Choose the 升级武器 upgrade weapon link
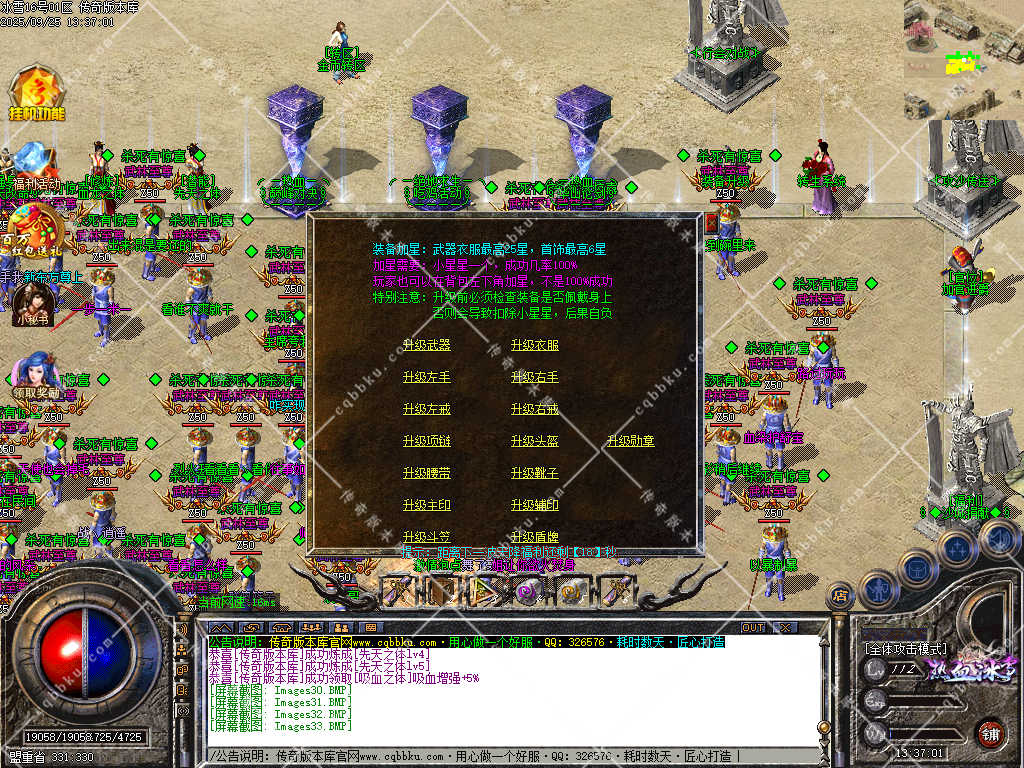 (427, 345)
